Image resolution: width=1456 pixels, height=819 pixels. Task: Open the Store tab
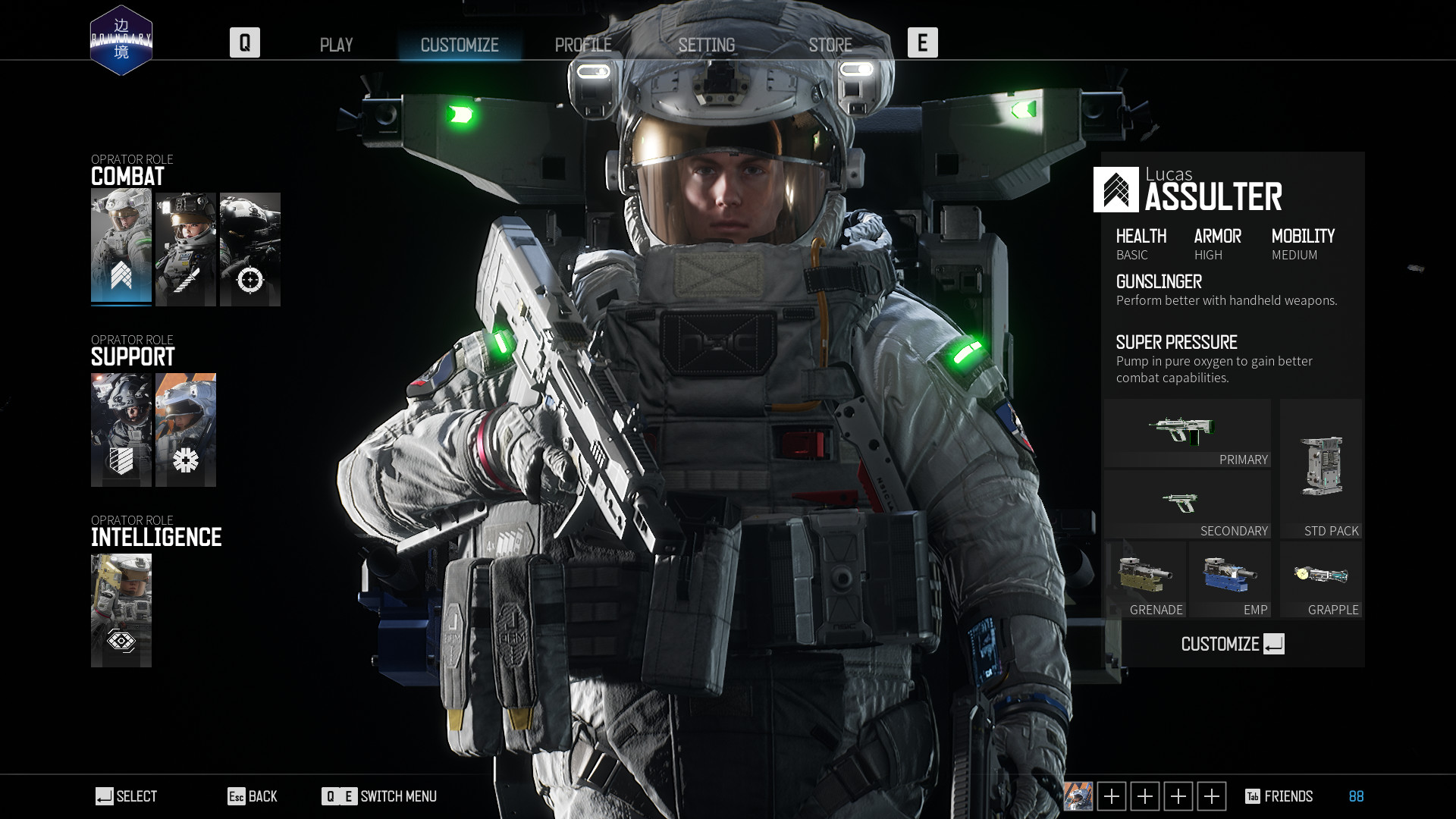click(x=830, y=45)
